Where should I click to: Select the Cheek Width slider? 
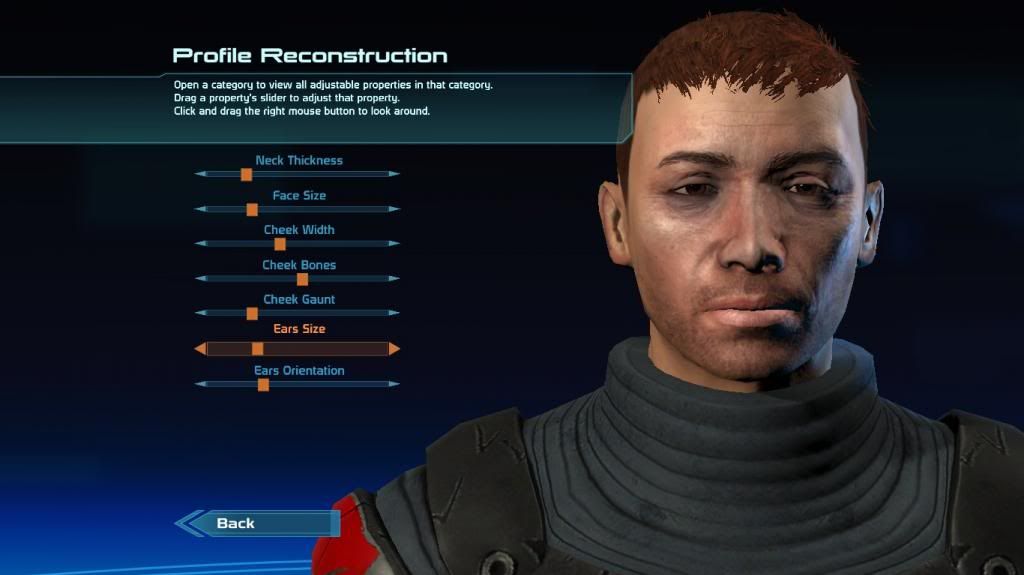(280, 244)
